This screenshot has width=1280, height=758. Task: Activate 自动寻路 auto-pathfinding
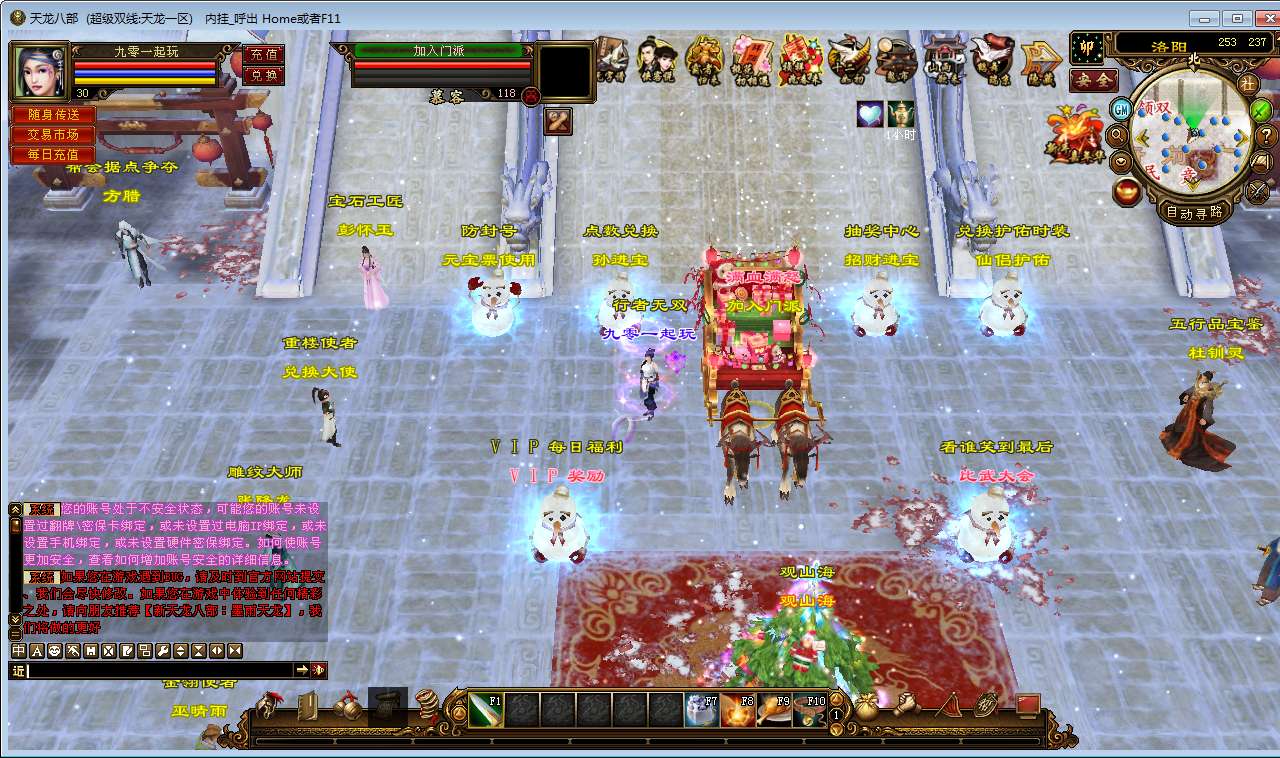(1194, 212)
